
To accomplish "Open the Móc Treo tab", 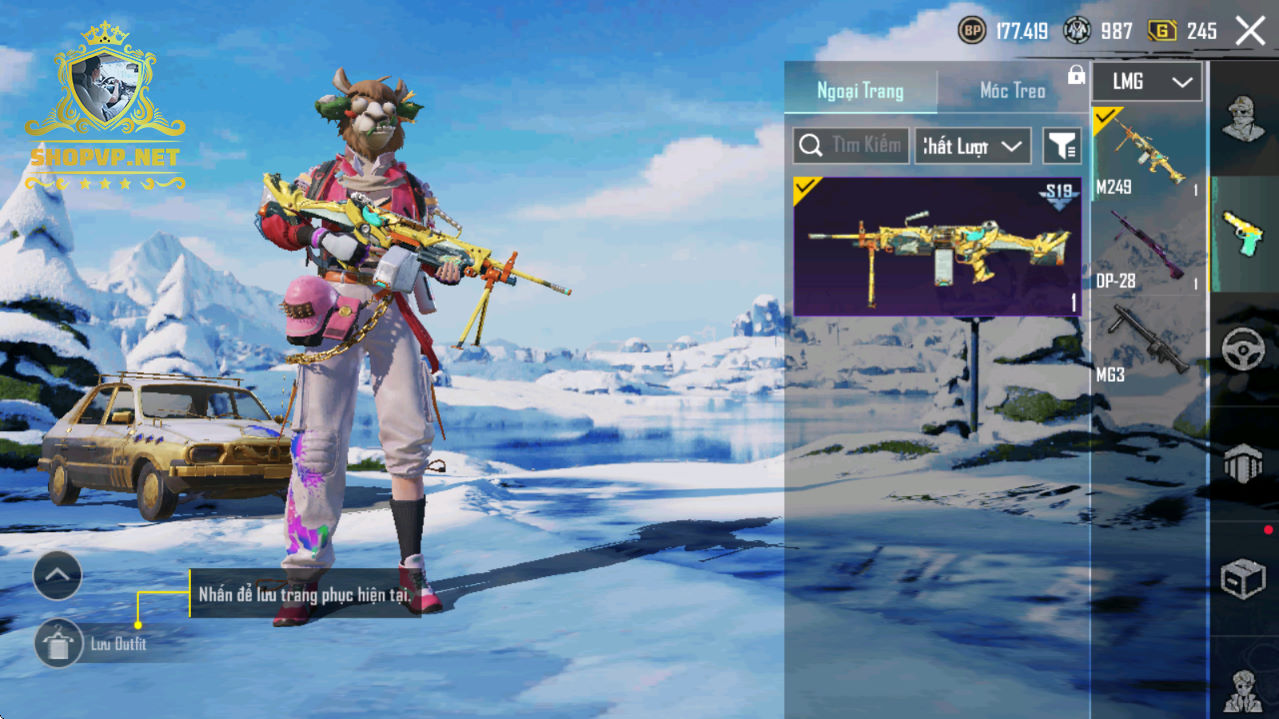I will click(x=1012, y=91).
